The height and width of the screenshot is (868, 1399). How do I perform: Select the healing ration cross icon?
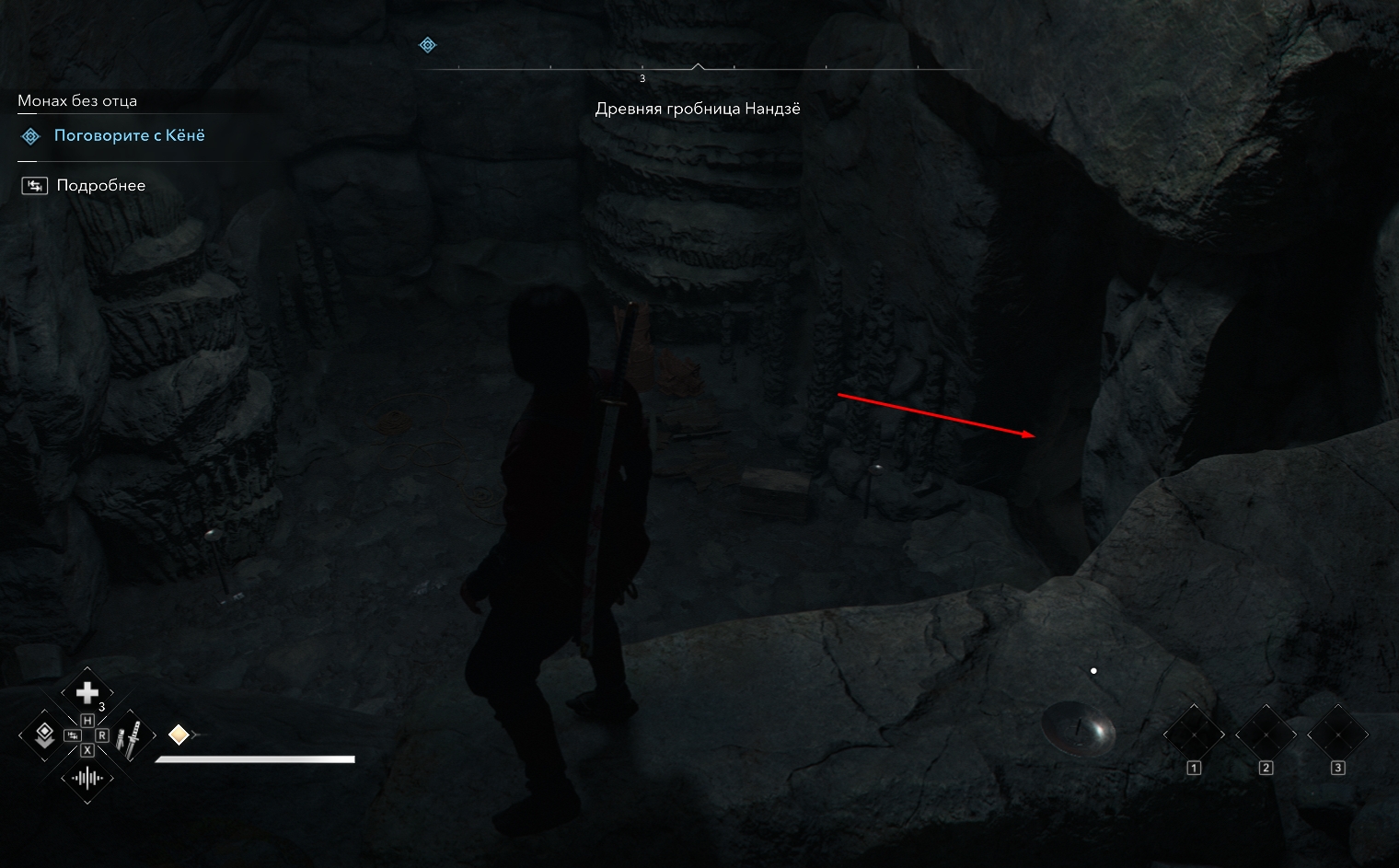pos(87,692)
